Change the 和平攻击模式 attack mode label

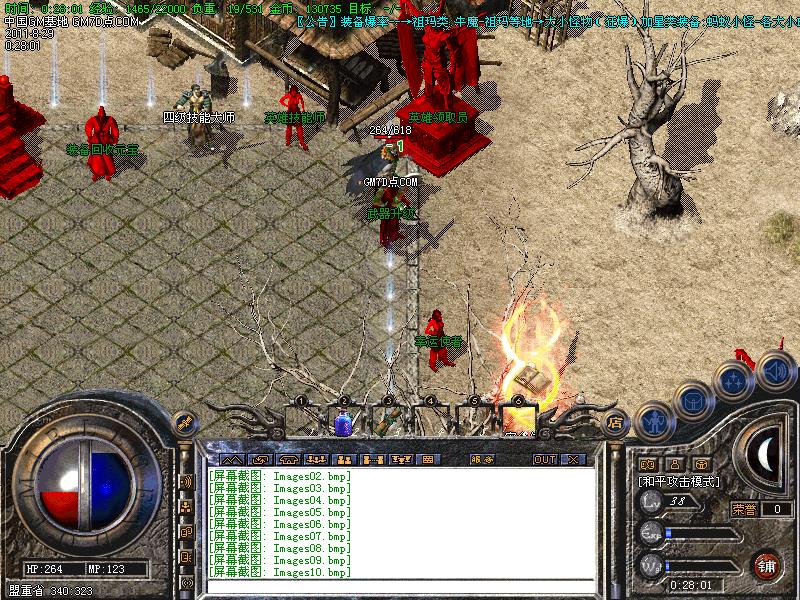pyautogui.click(x=680, y=482)
